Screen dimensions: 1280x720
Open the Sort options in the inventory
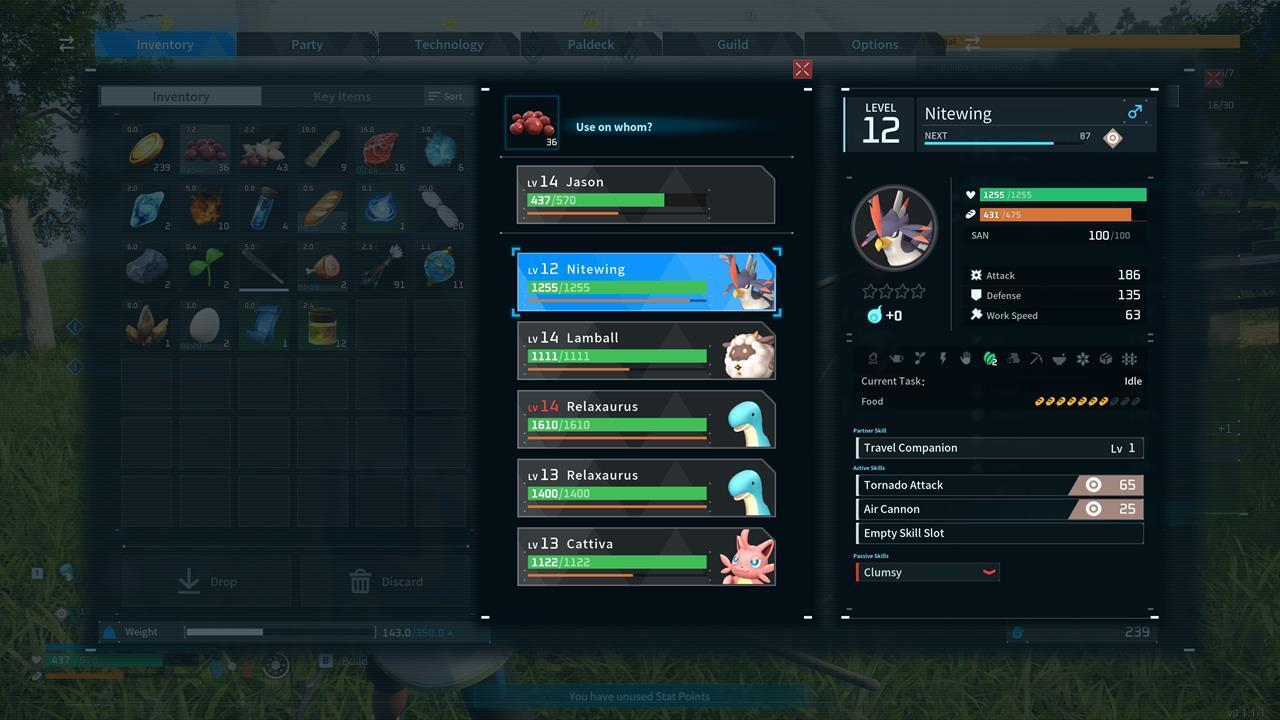pos(446,96)
